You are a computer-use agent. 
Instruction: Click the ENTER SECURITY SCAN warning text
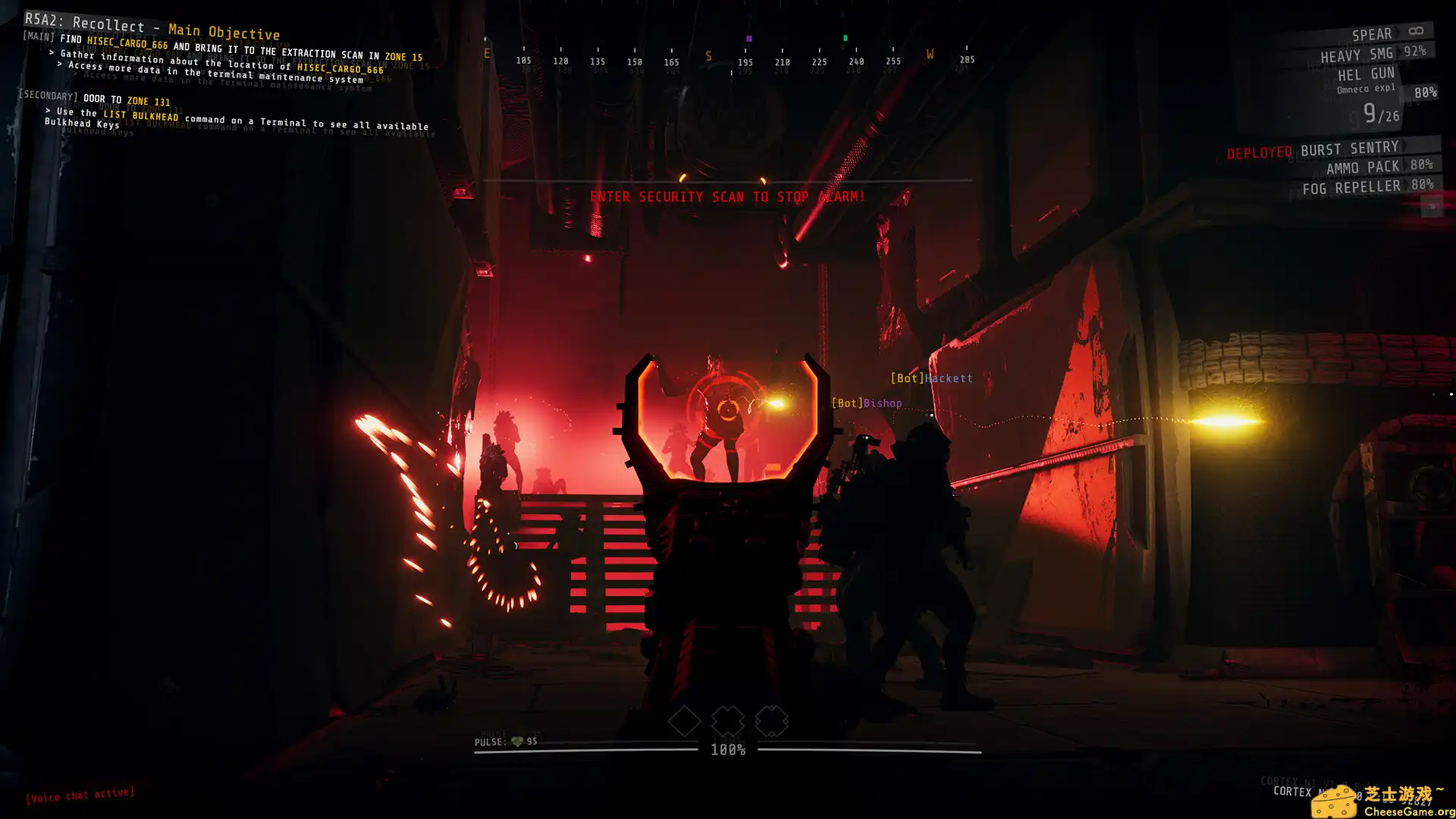(x=728, y=196)
